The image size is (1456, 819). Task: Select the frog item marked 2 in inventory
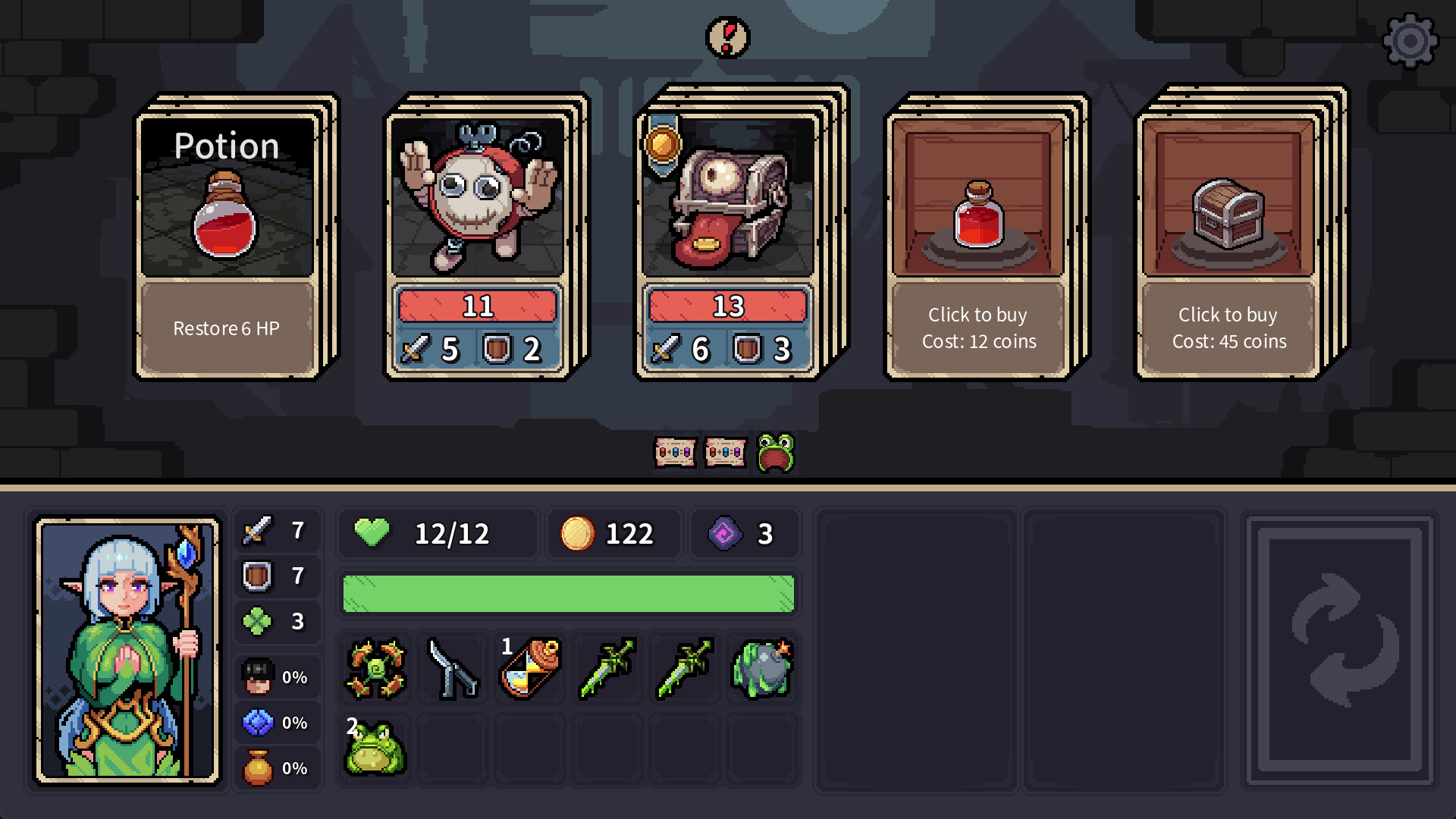(x=375, y=749)
